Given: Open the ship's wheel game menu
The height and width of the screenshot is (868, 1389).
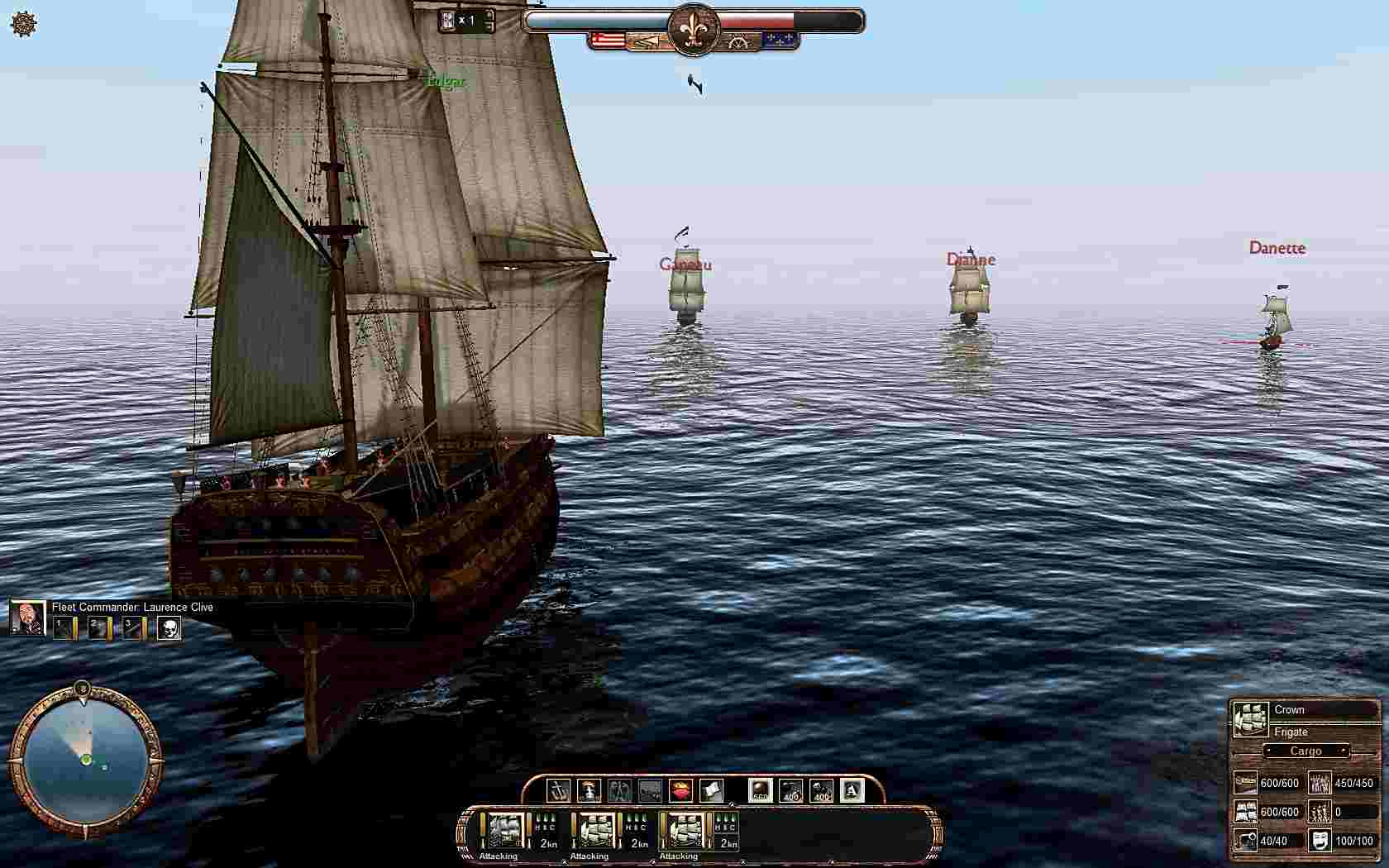Looking at the screenshot, I should click(x=24, y=24).
